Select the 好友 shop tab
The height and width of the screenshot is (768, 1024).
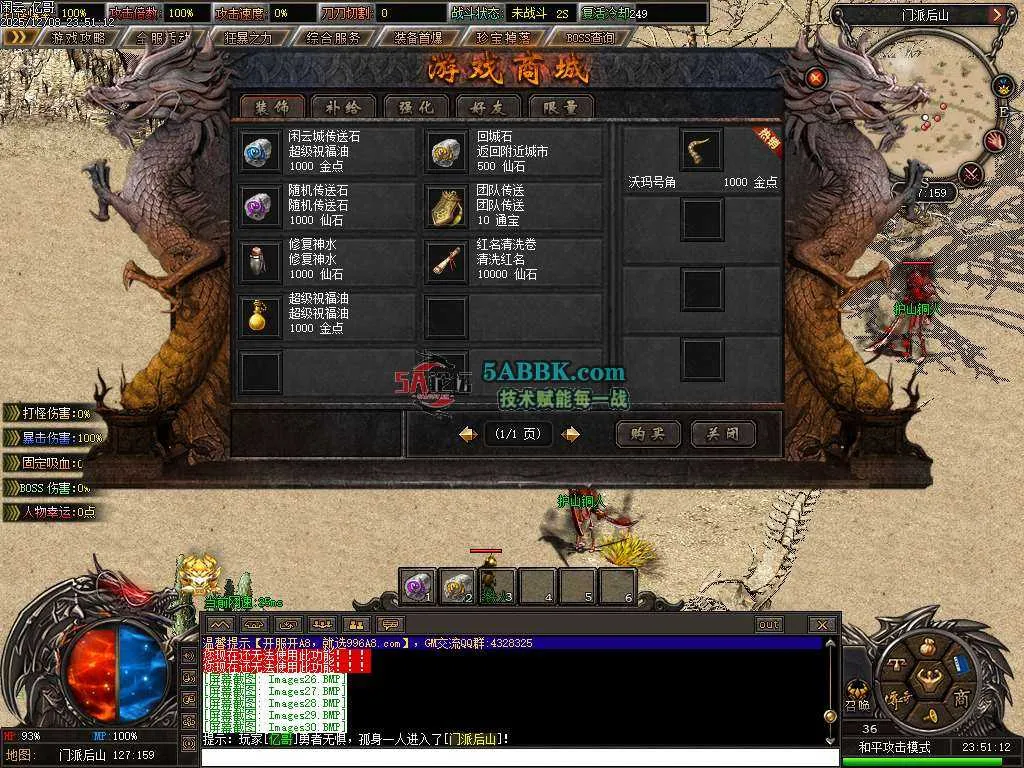pos(488,106)
